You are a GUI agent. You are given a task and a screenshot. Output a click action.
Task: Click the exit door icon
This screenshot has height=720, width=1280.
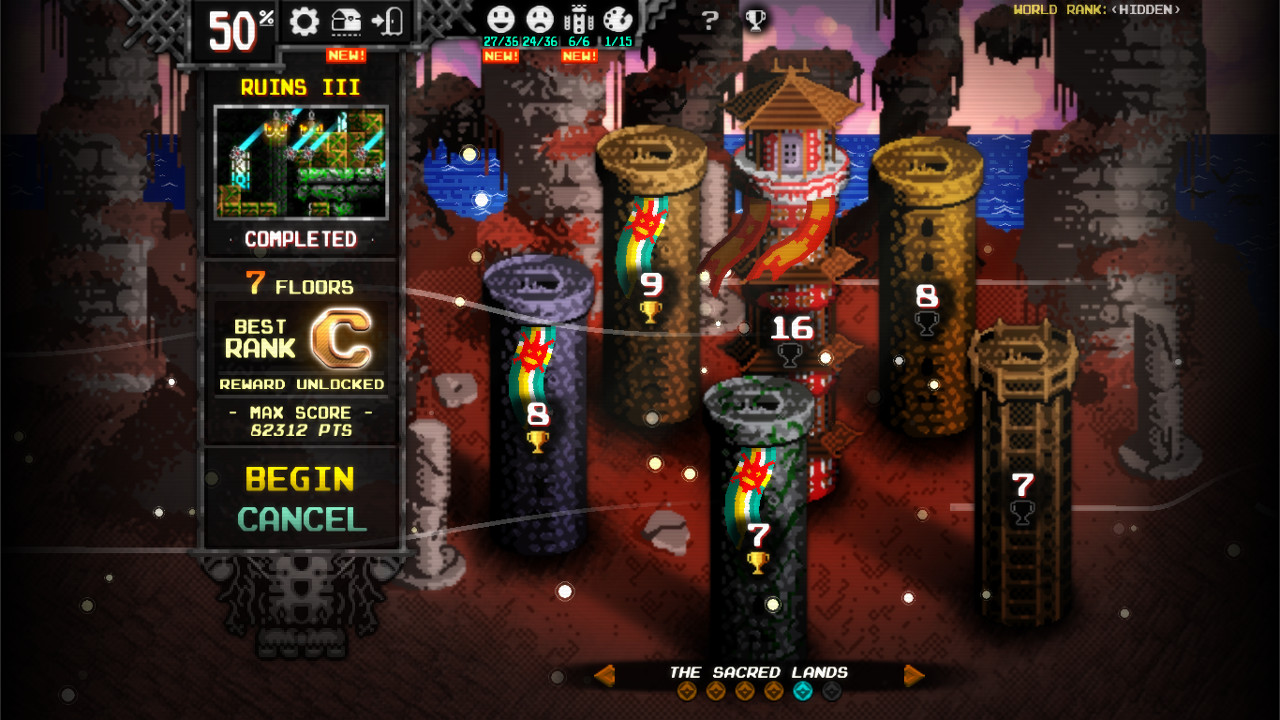[x=387, y=22]
